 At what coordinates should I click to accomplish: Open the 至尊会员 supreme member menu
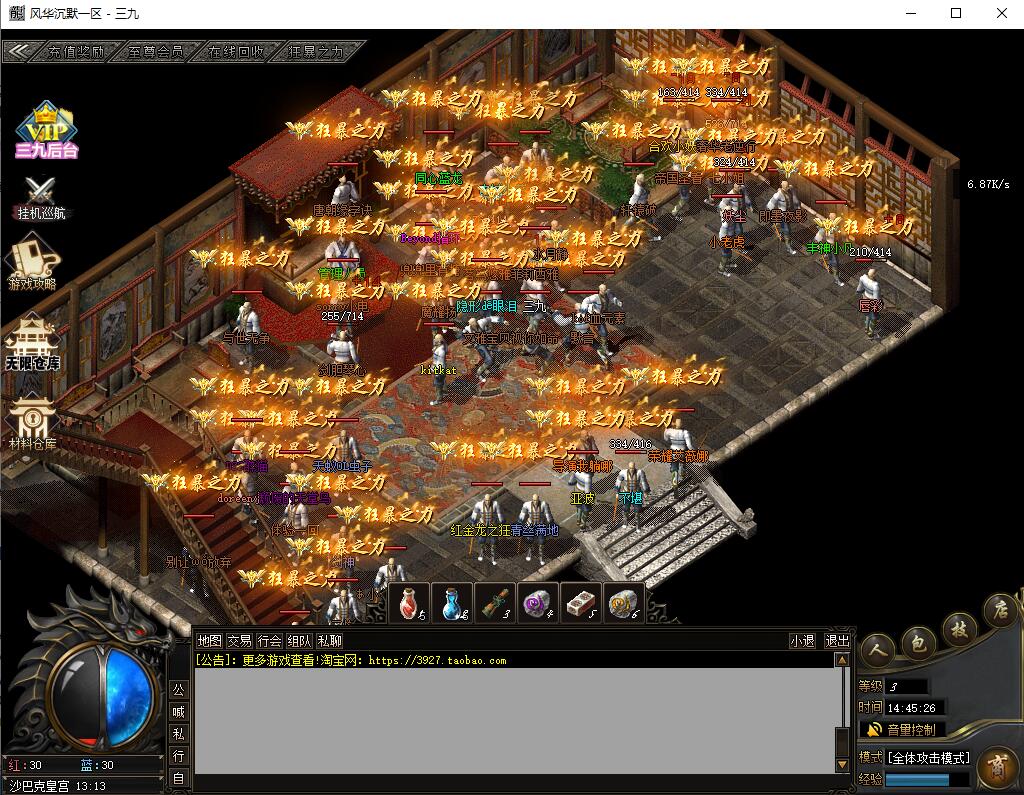click(x=155, y=51)
